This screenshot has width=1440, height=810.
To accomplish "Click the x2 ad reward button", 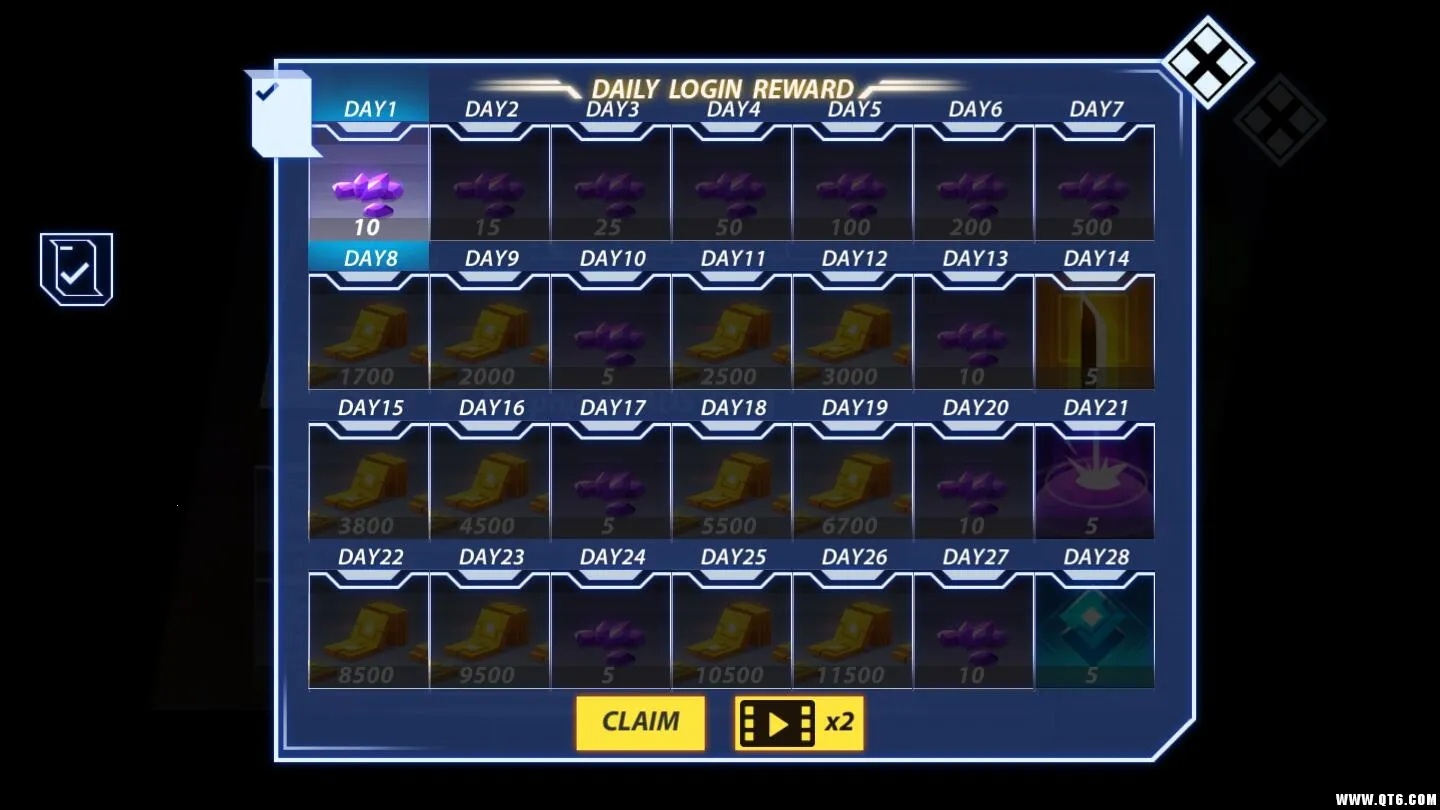I will [800, 722].
